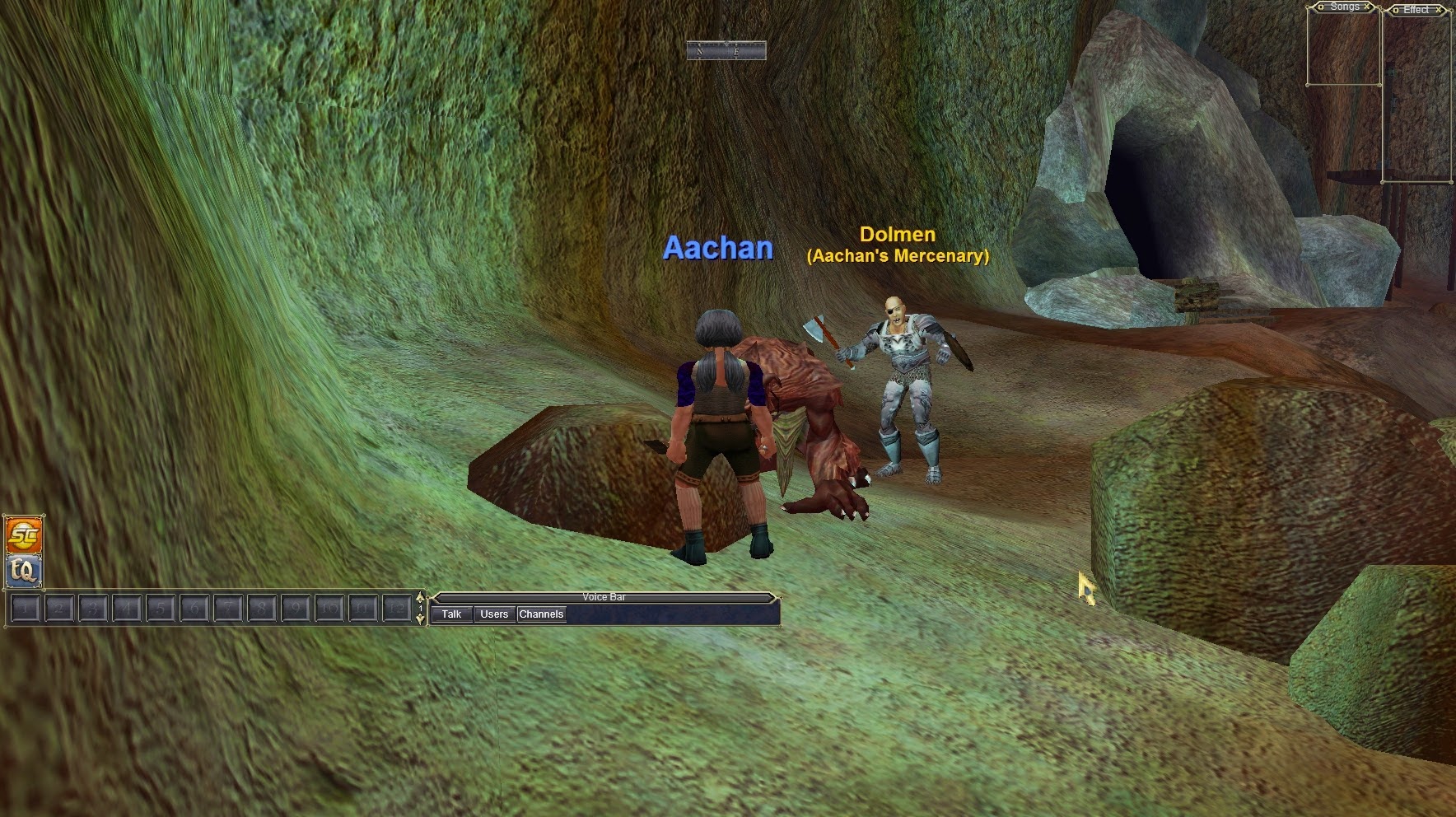Image resolution: width=1456 pixels, height=817 pixels.
Task: Click the Talk button on the Voice Bar
Action: click(451, 614)
